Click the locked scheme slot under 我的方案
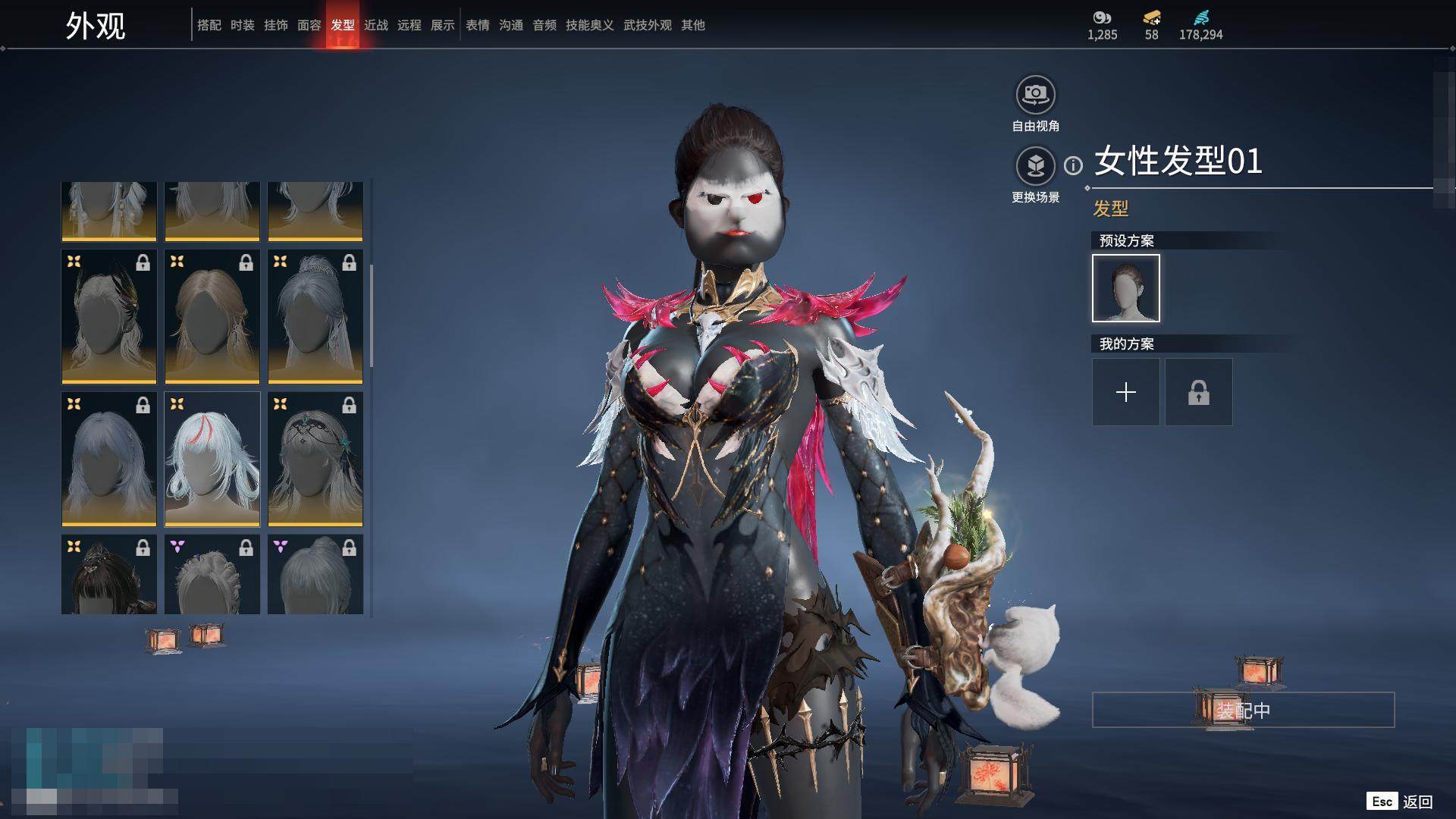 click(x=1199, y=392)
